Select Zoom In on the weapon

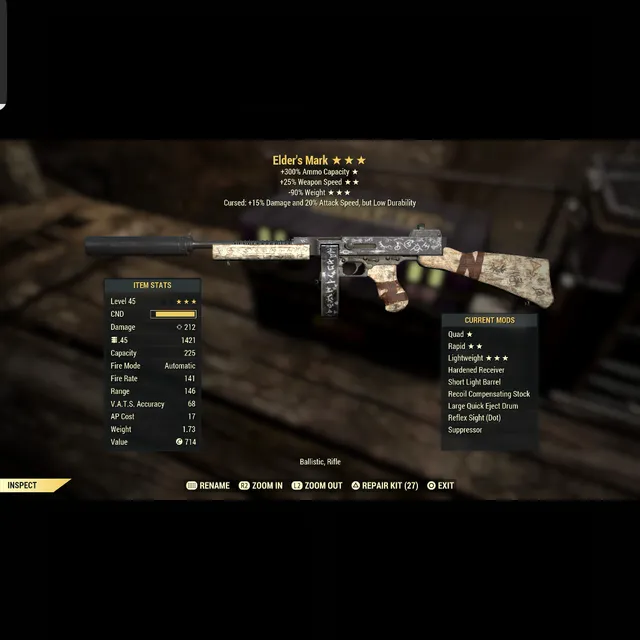[x=260, y=486]
